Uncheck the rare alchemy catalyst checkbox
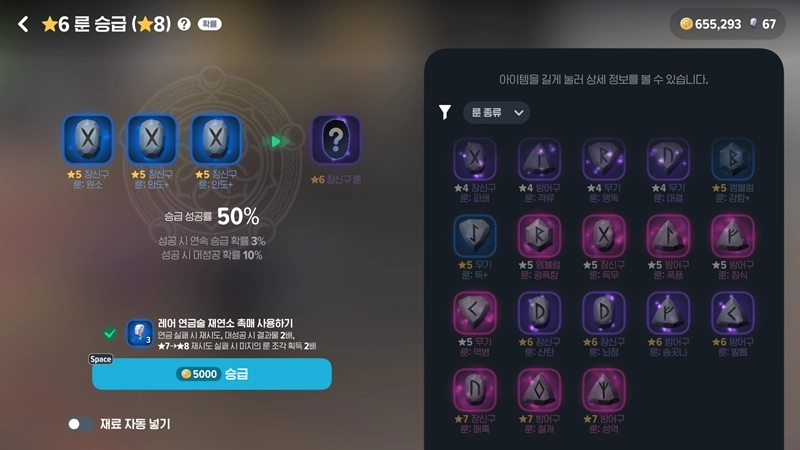This screenshot has width=800, height=450. 110,332
